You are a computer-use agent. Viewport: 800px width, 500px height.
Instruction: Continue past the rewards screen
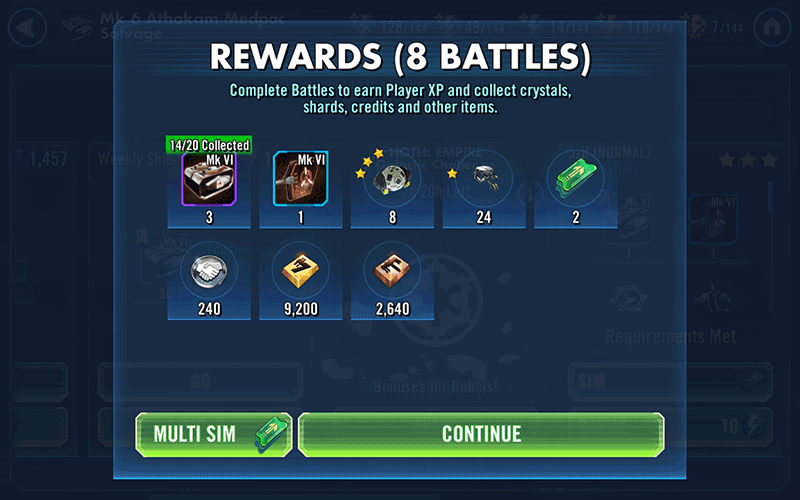(481, 434)
